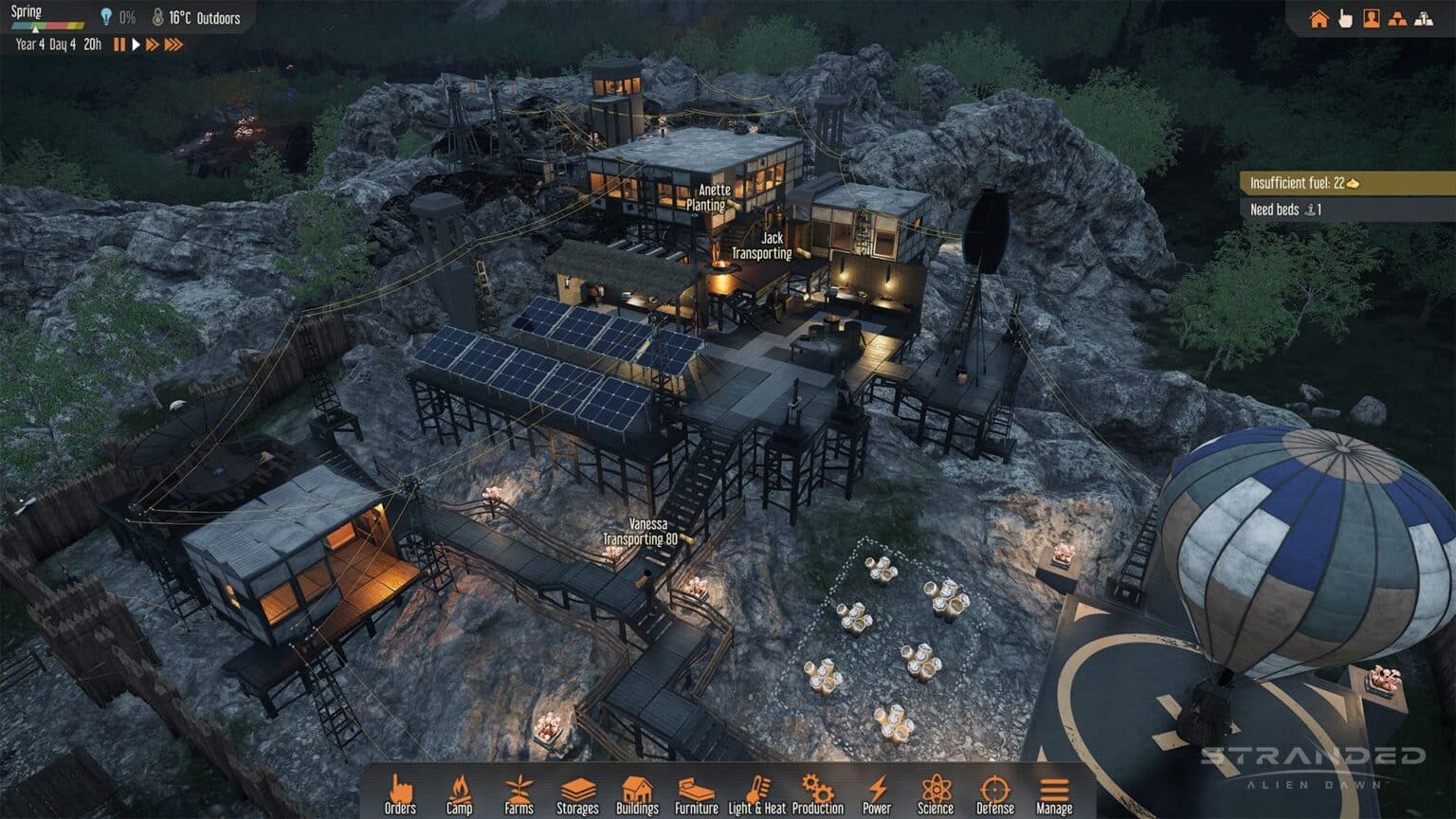Click the orange house icon
The width and height of the screenshot is (1456, 819).
pos(1319,19)
